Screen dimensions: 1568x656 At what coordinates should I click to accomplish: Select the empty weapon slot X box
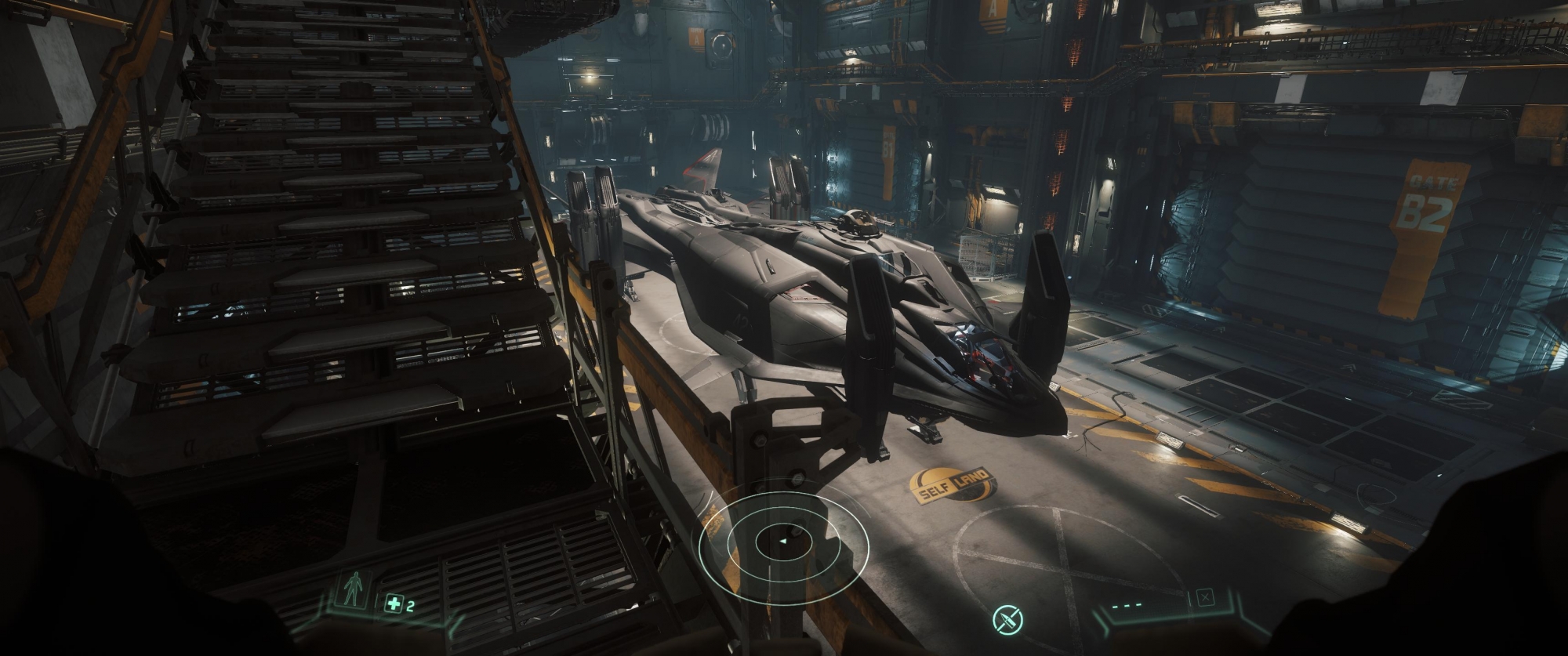[1205, 599]
